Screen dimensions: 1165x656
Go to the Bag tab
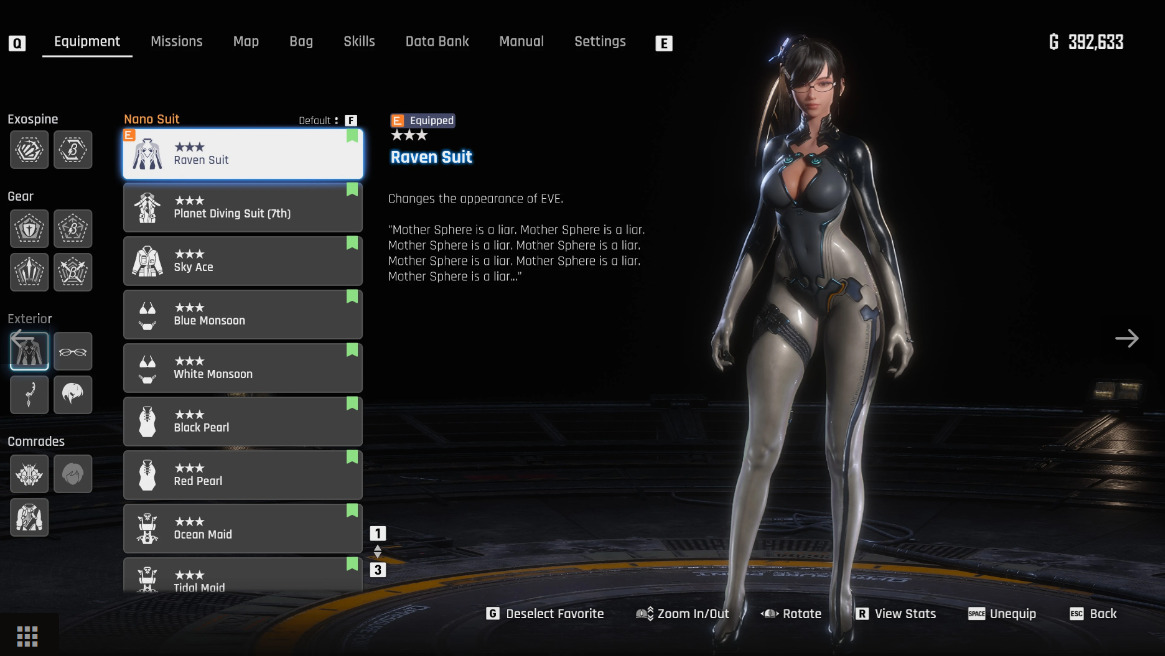coord(301,41)
